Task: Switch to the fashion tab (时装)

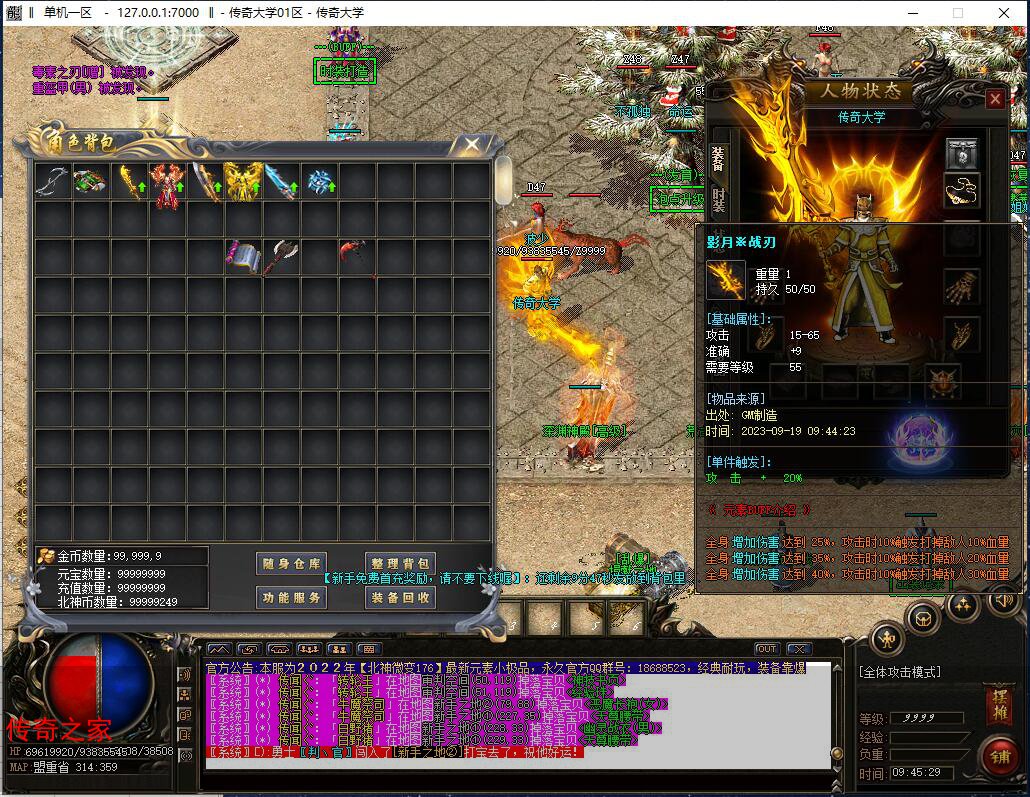Action: [x=718, y=198]
